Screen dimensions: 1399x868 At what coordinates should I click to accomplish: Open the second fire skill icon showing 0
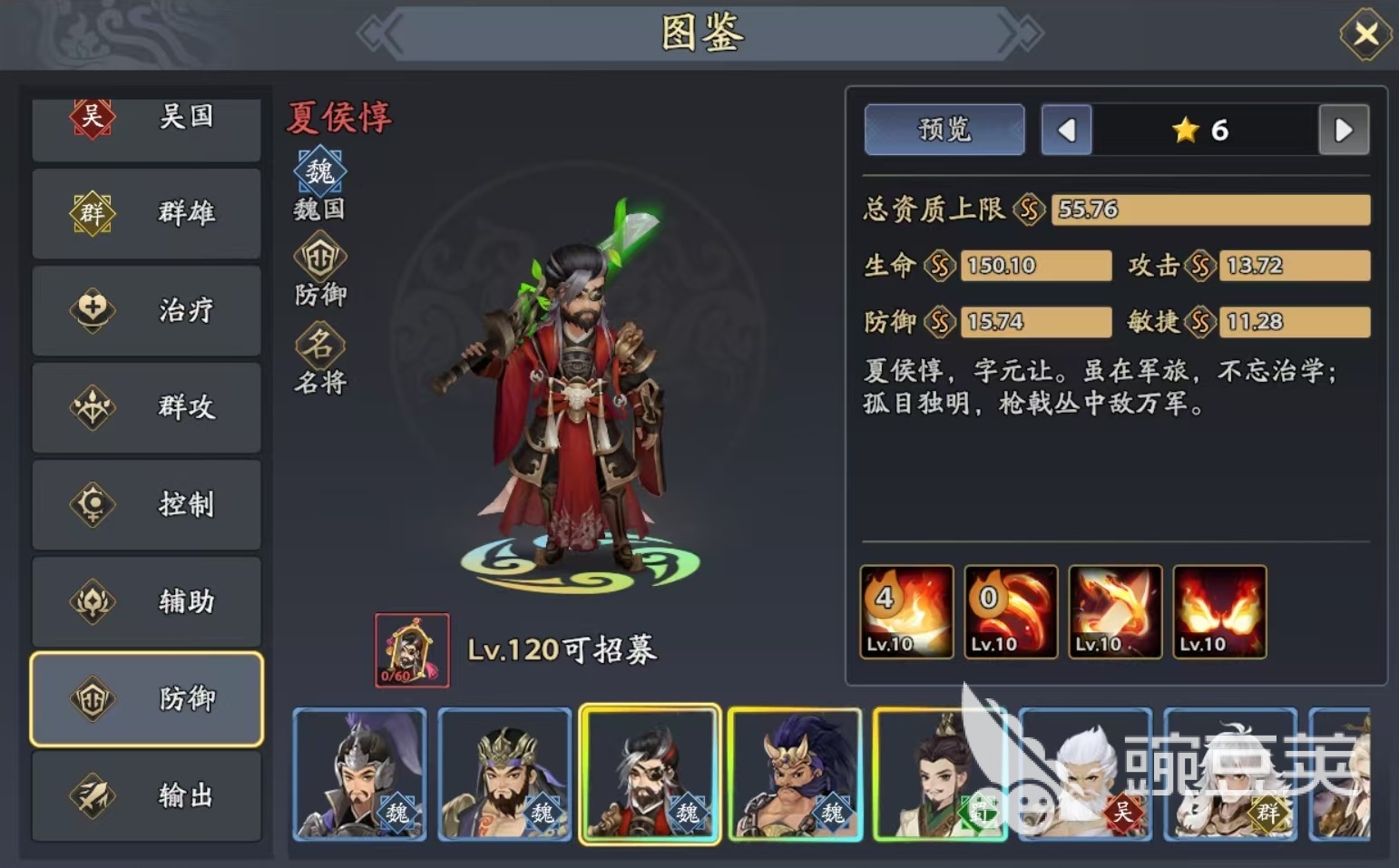[1009, 610]
